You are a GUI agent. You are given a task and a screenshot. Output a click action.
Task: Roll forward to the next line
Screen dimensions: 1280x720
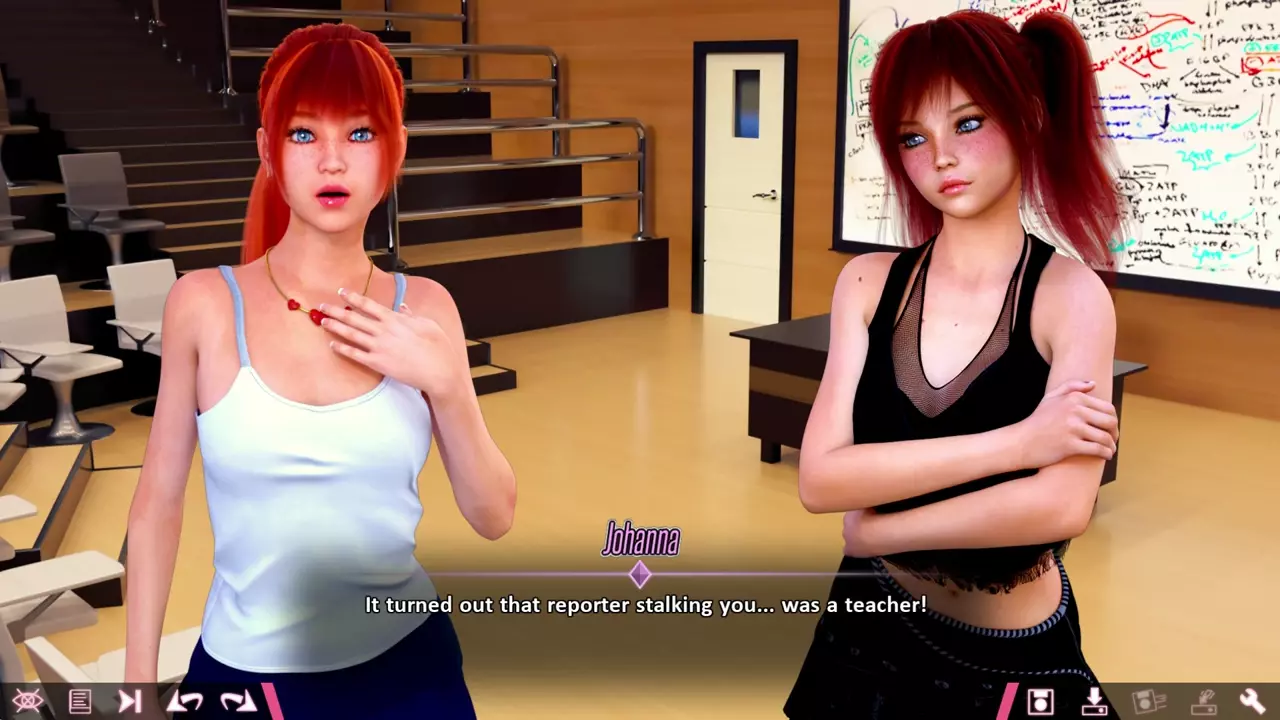point(238,701)
